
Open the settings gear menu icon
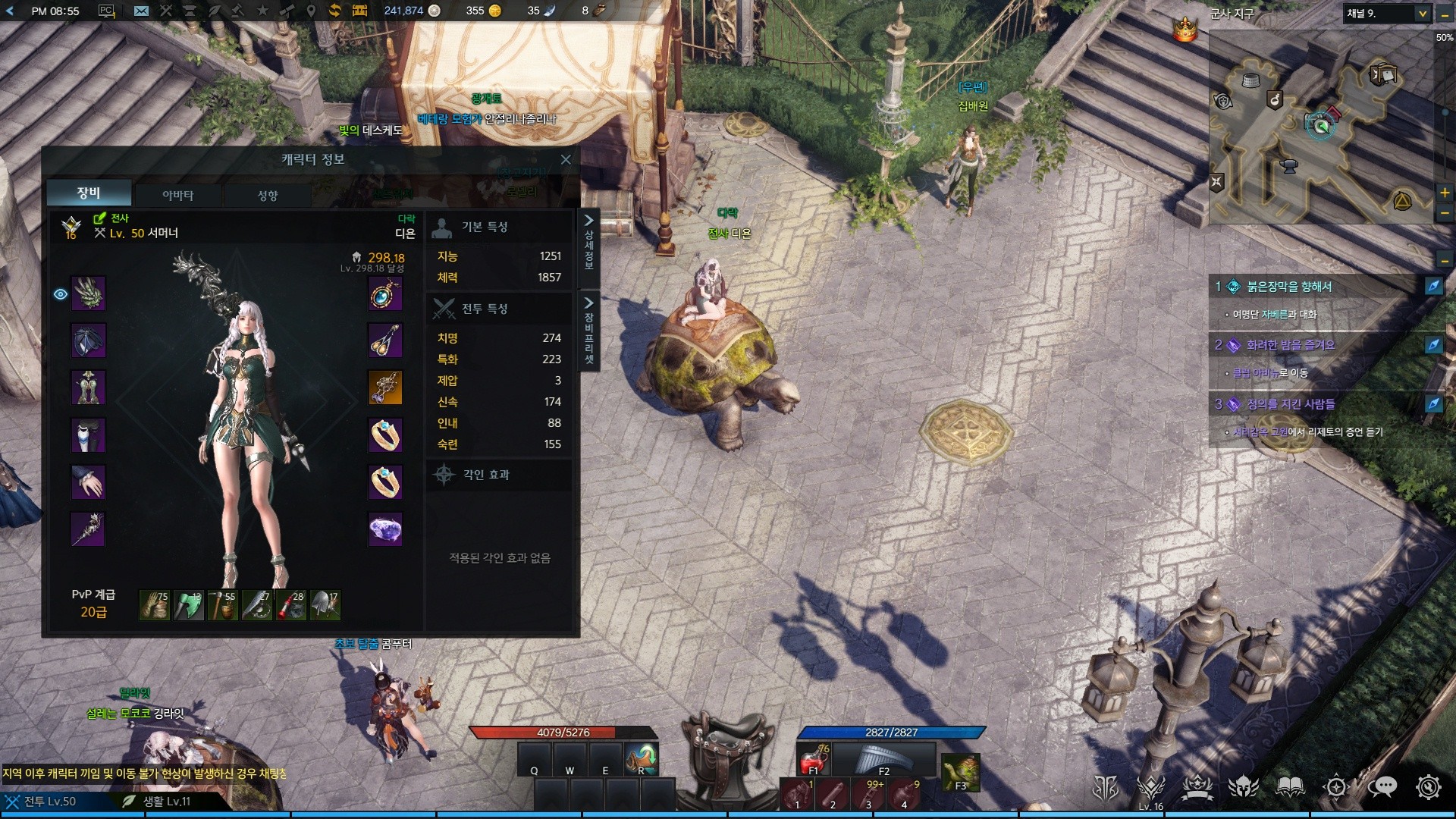(1428, 787)
